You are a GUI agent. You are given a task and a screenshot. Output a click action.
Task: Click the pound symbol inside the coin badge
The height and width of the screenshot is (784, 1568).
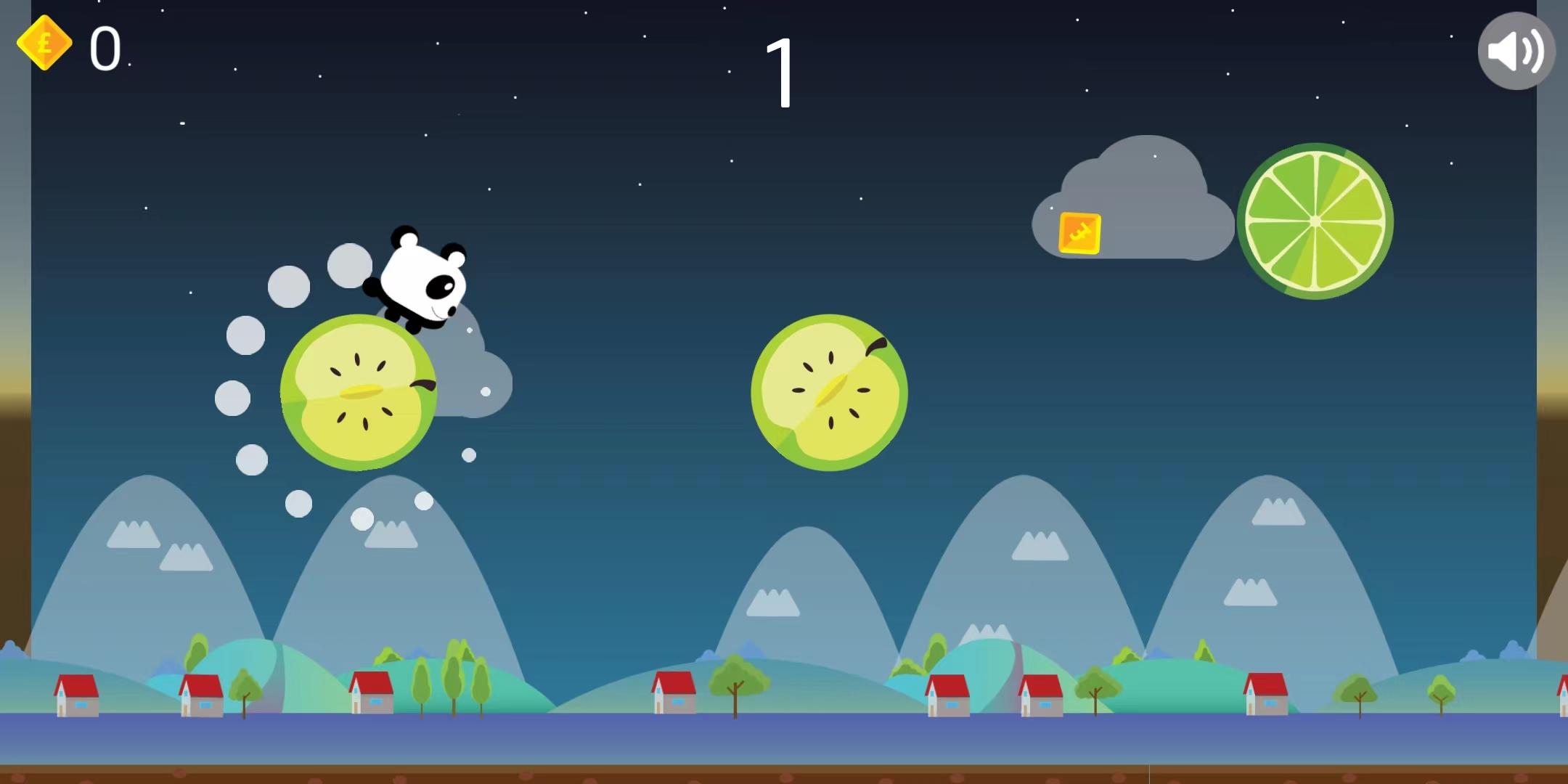click(x=45, y=45)
